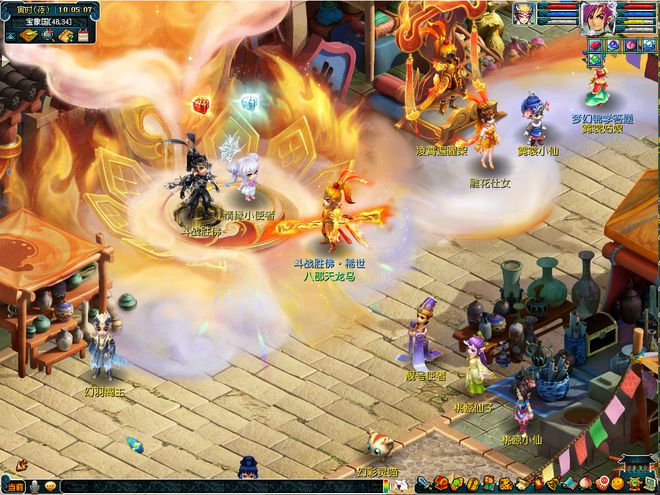Toggle the 当前 chat channel button
Viewport: 660px width, 495px height.
[x=14, y=486]
